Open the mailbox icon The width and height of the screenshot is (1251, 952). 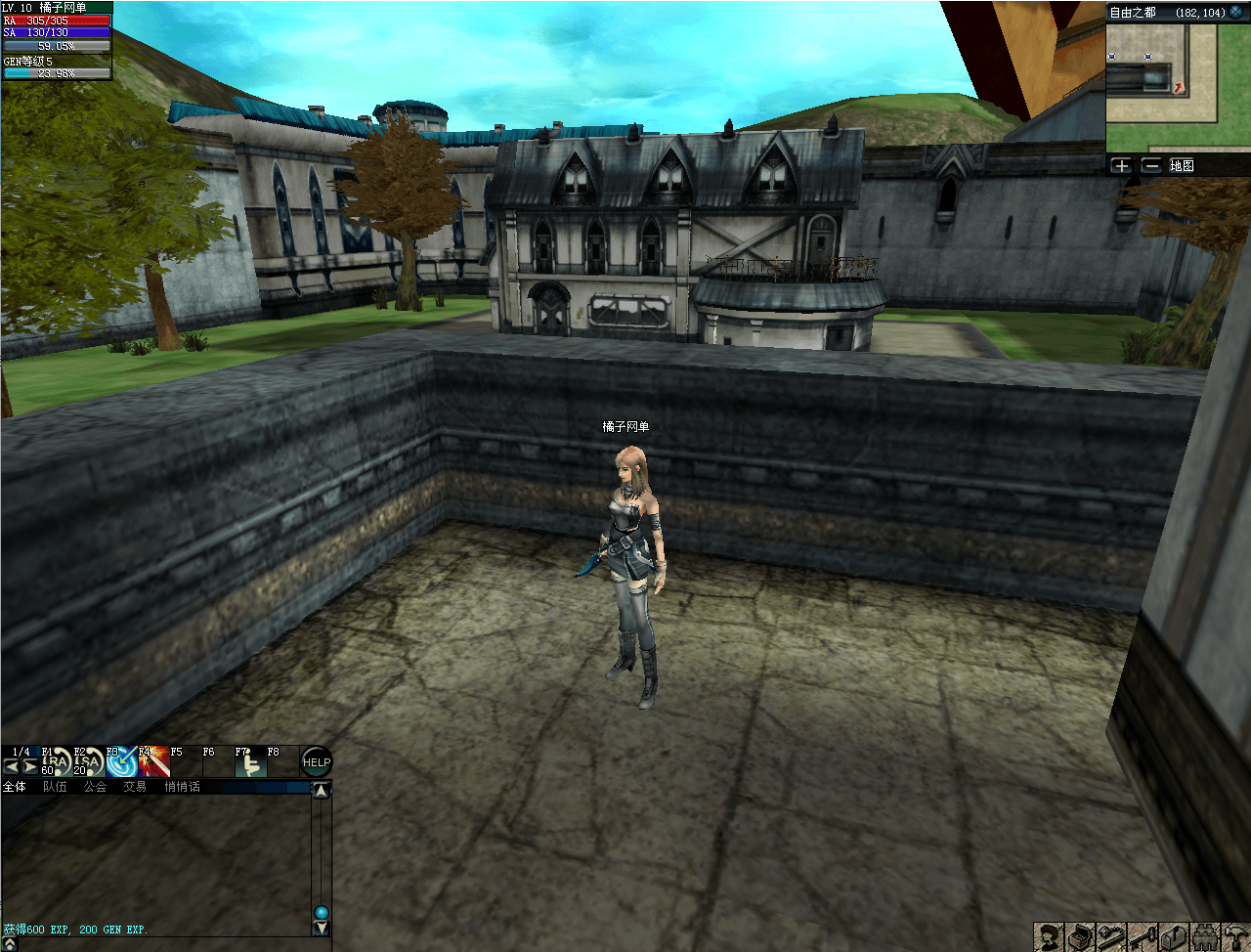pyautogui.click(x=1175, y=937)
